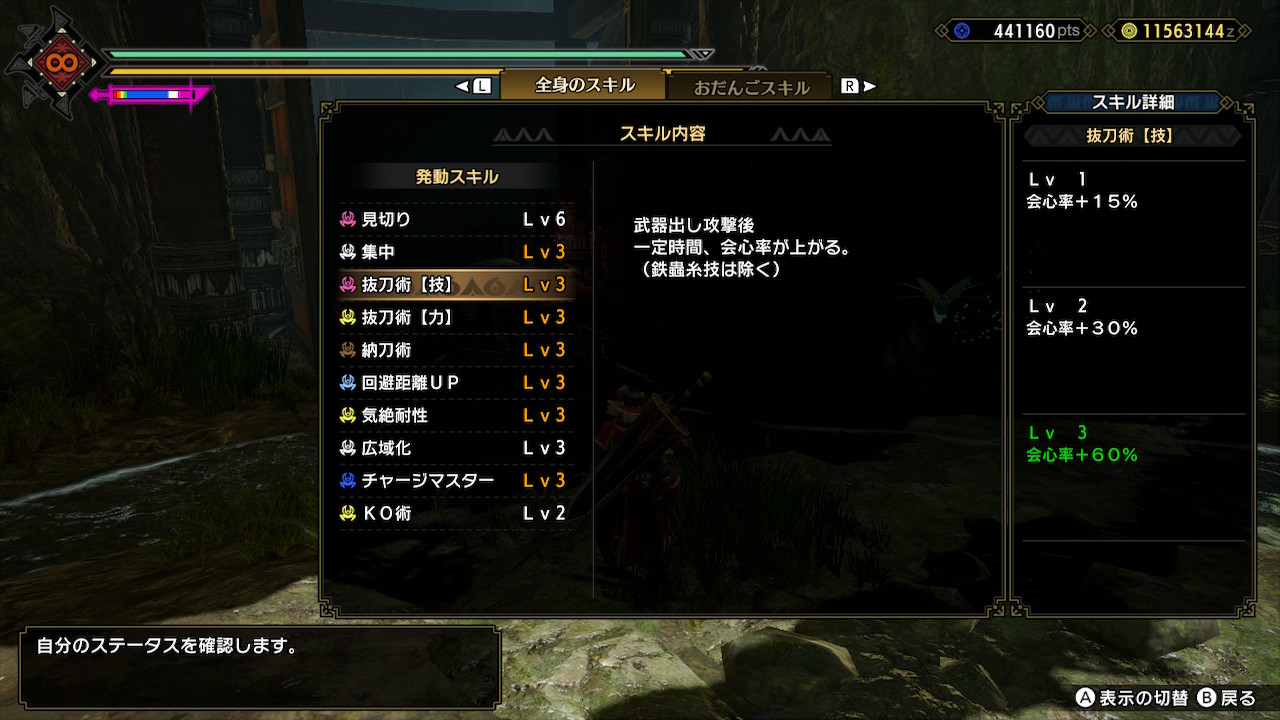Choose the KO術 skill row

455,514
